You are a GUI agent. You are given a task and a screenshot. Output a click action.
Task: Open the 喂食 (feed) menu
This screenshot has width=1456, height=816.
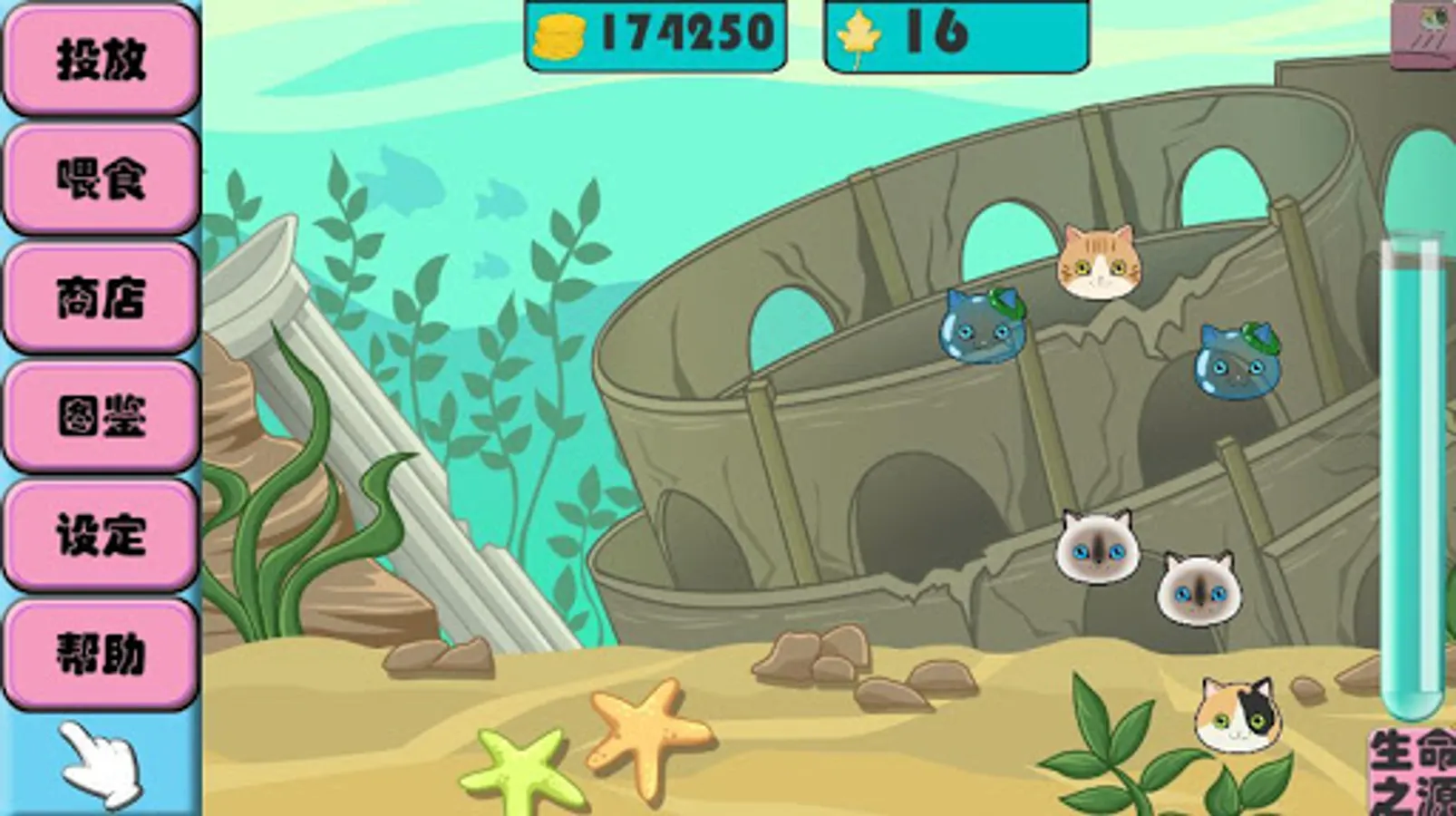102,179
